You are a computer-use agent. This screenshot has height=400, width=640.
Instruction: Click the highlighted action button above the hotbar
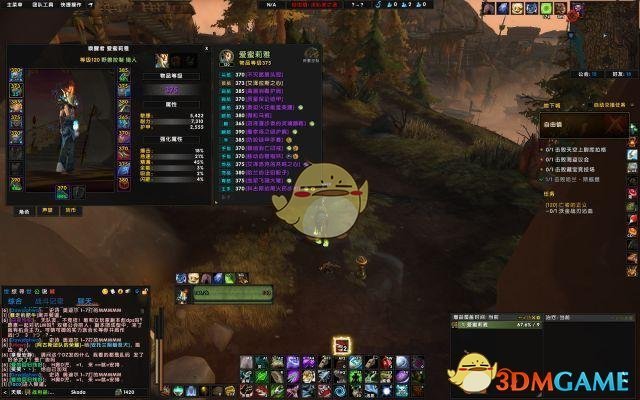(342, 345)
